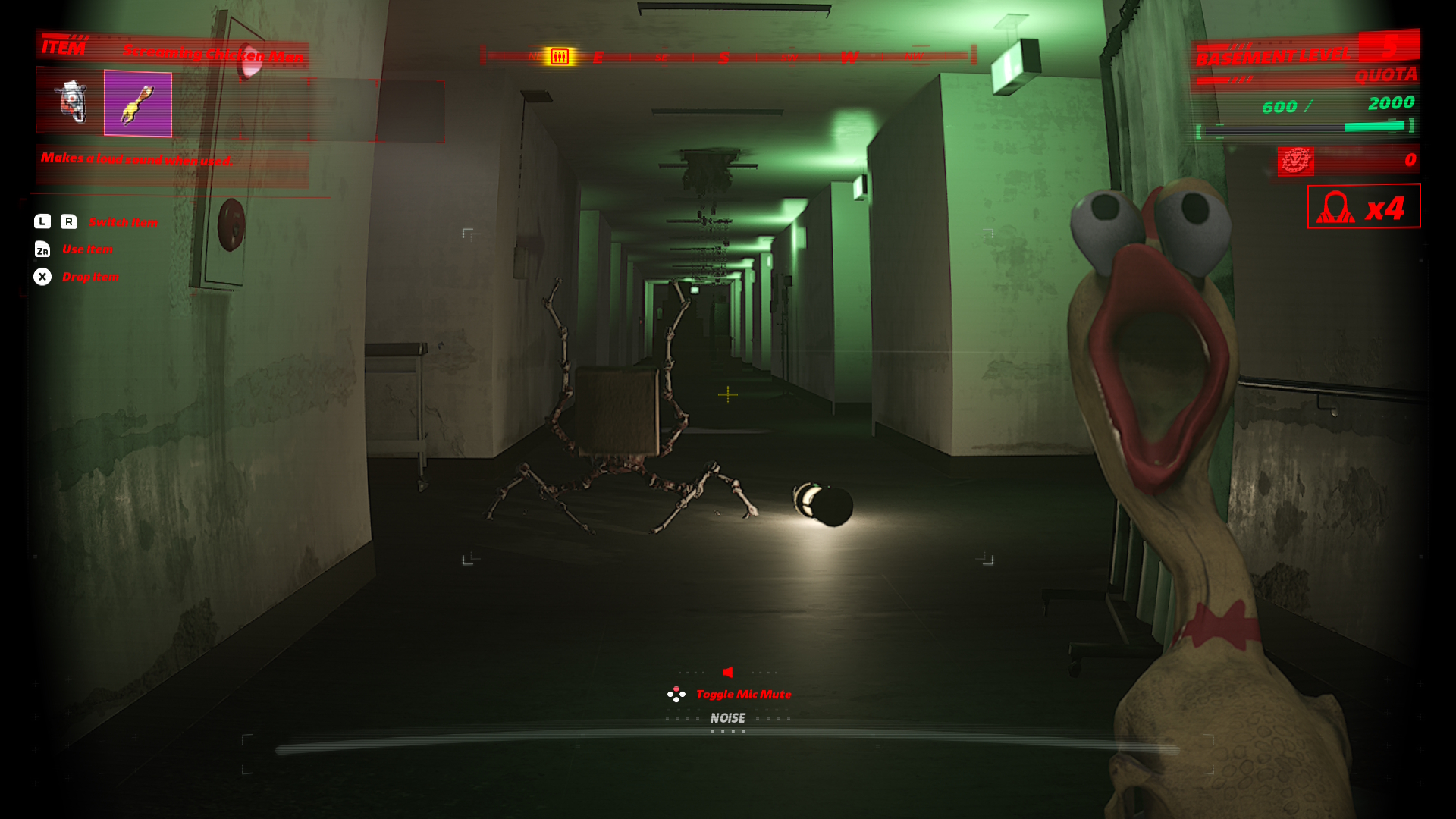The image size is (1456, 819).
Task: Click the ZR button prompt for Use Item
Action: 44,249
